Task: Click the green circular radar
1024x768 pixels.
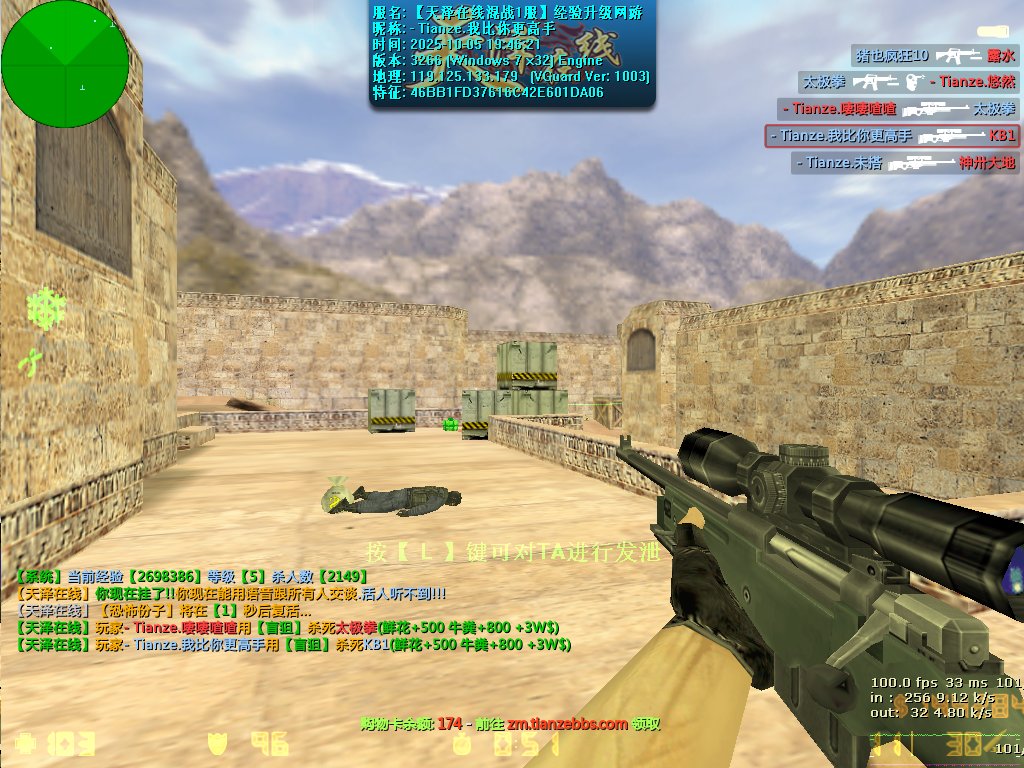Action: click(x=65, y=63)
